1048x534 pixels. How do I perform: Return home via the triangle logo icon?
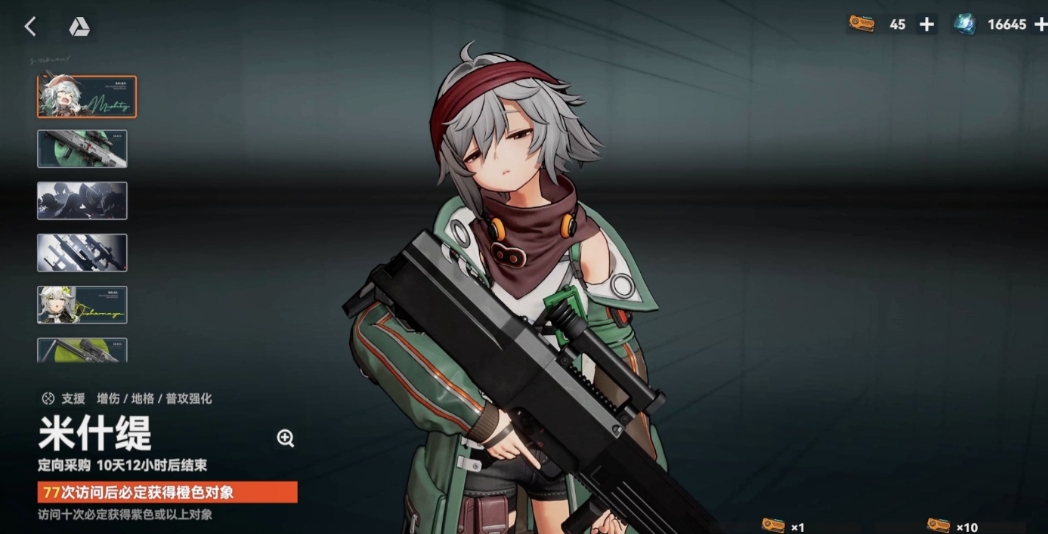[79, 27]
